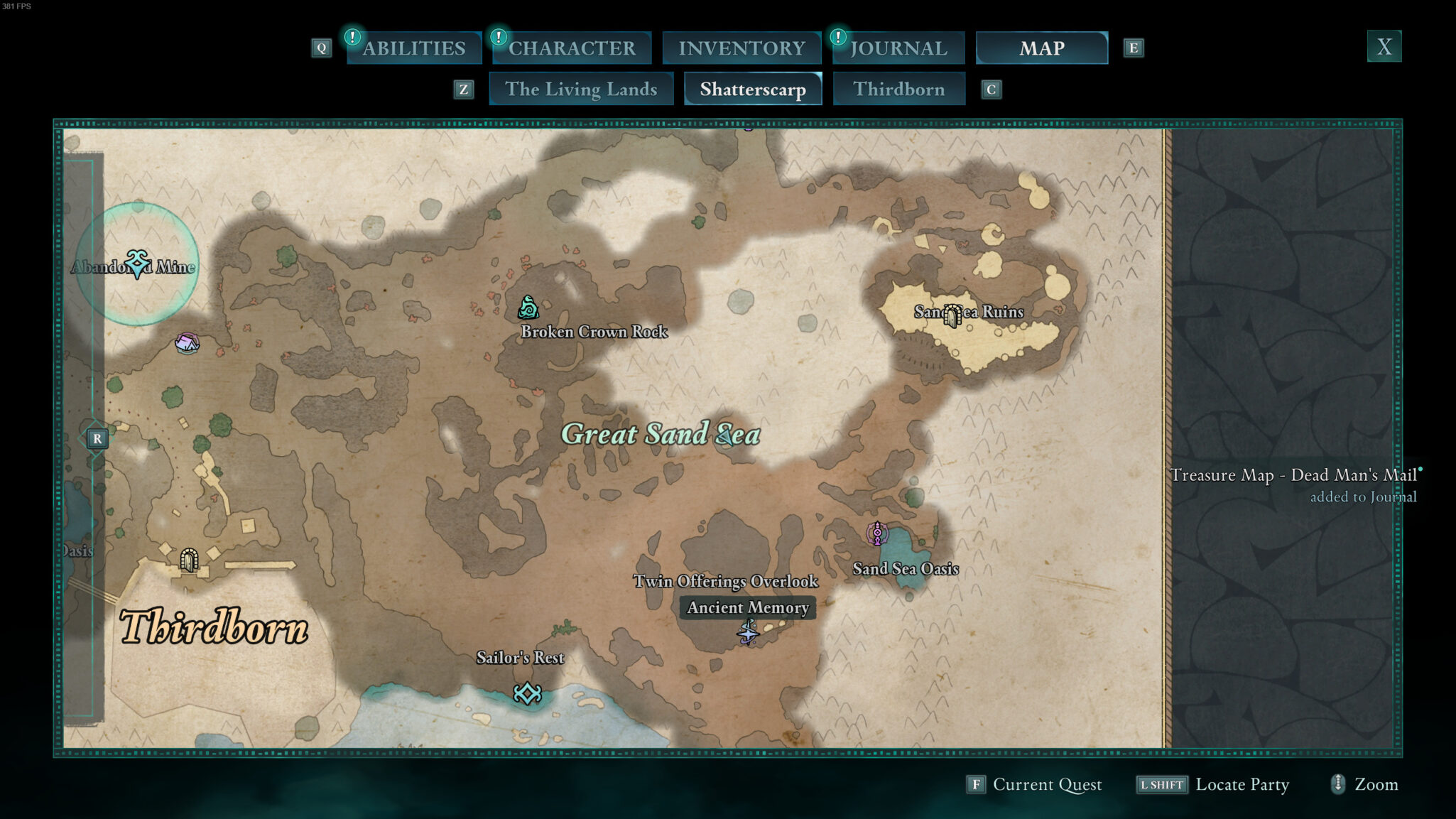Activate Locate Party
1456x819 pixels.
(1213, 784)
